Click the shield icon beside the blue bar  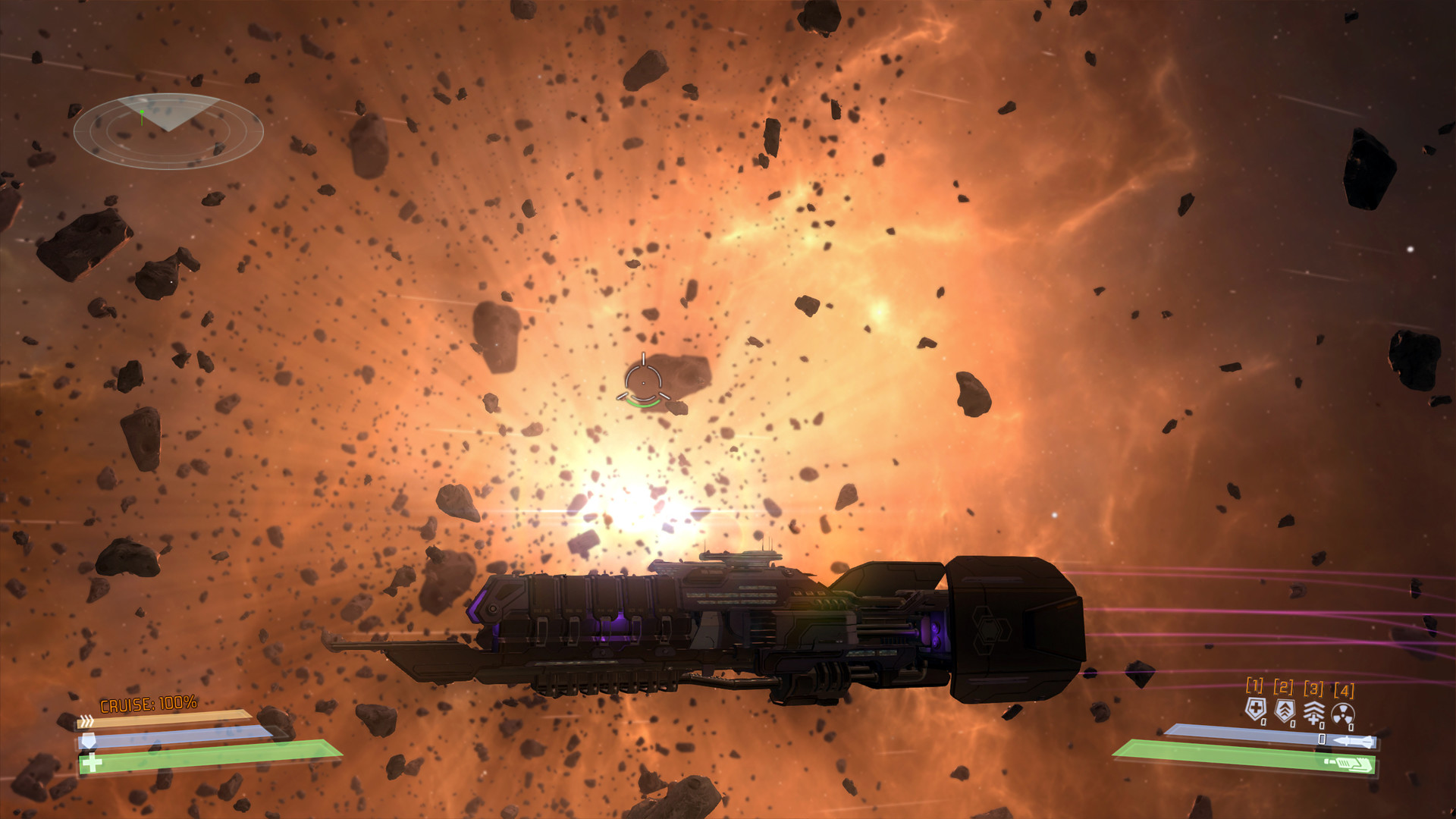[x=89, y=741]
